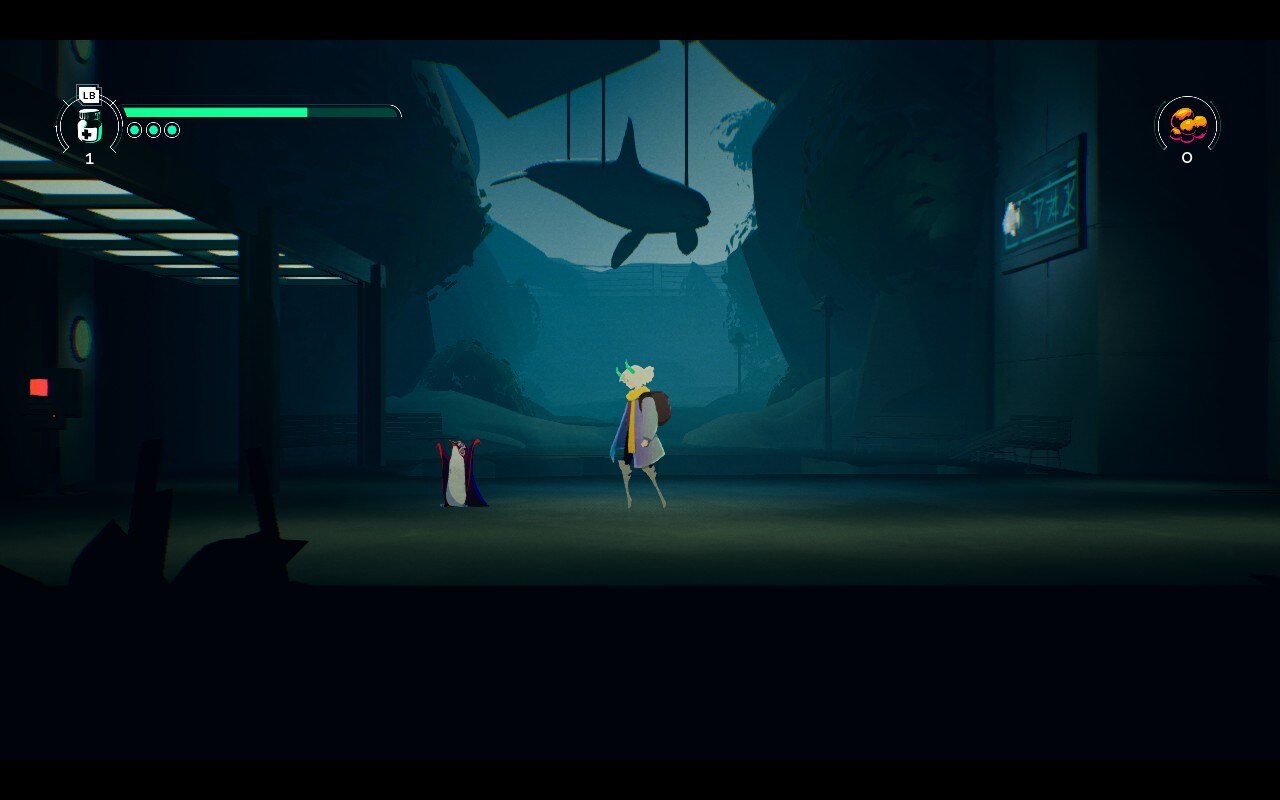The height and width of the screenshot is (800, 1280).
Task: Click the LB button prompt badge
Action: (89, 95)
